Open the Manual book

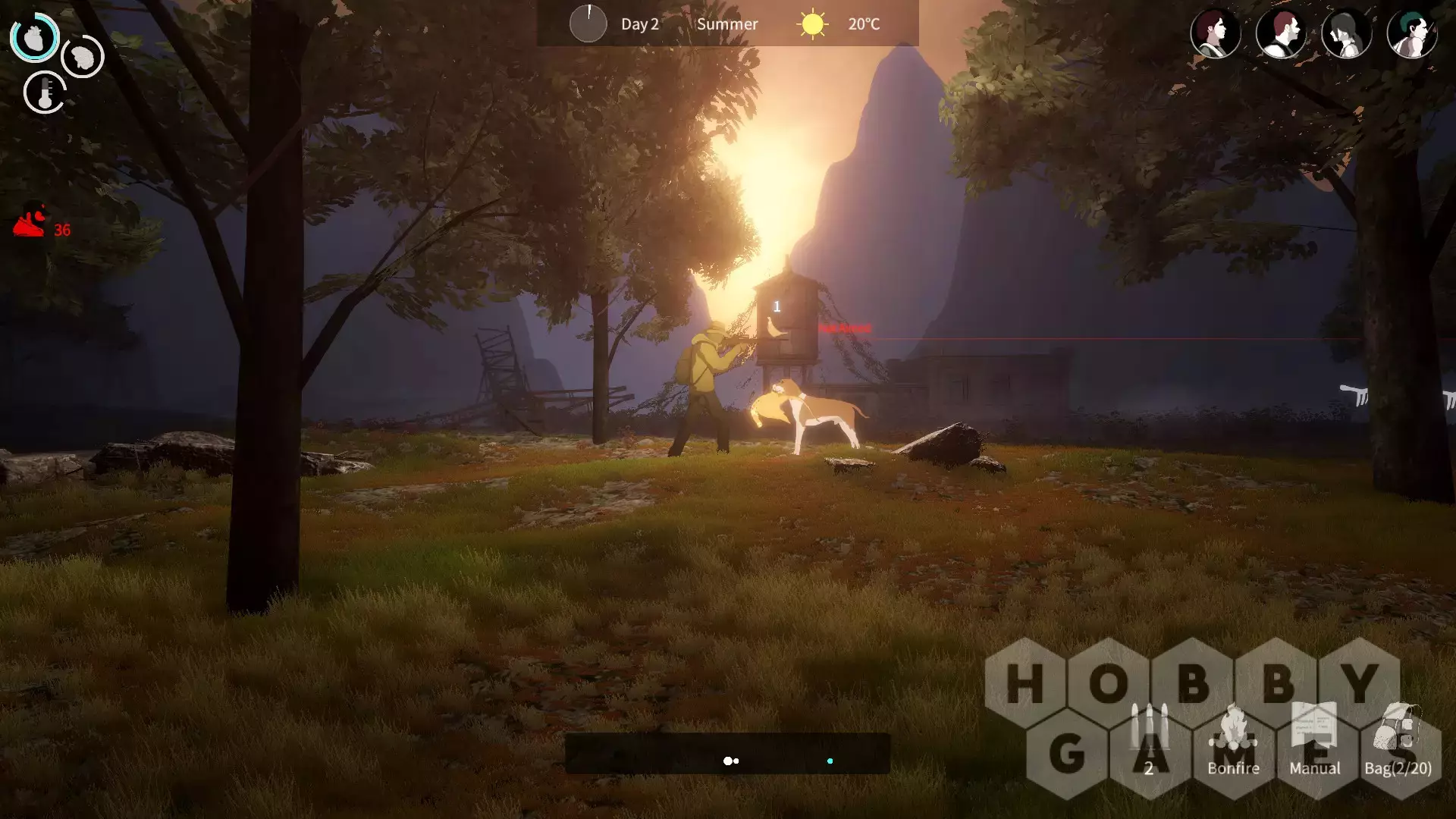click(x=1314, y=739)
